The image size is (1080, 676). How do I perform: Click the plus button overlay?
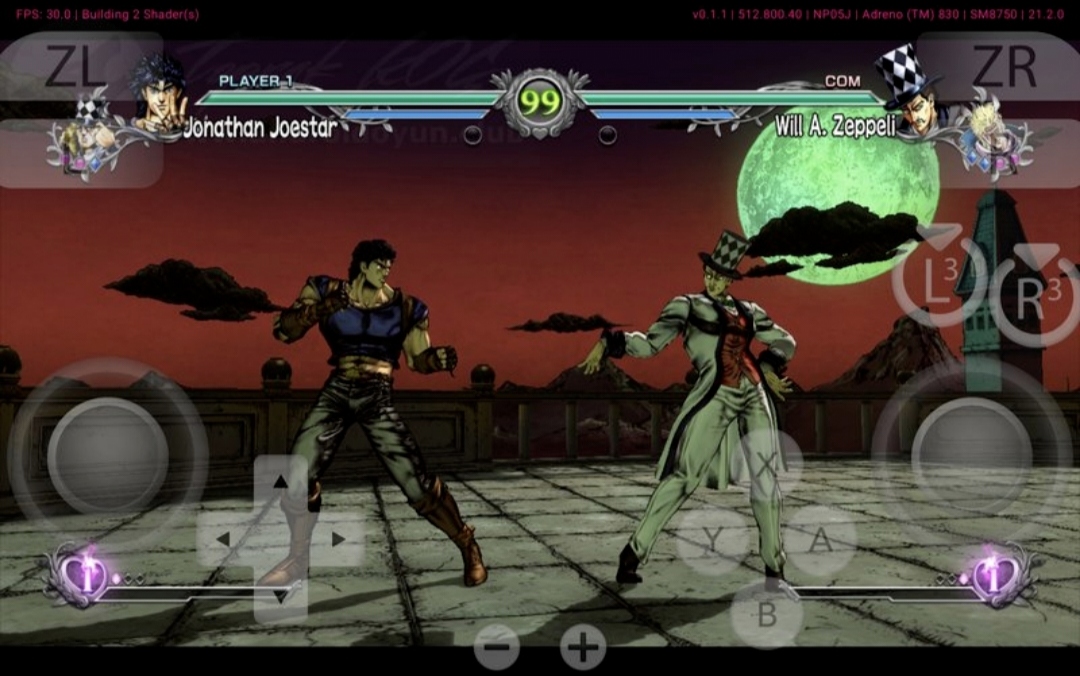583,647
